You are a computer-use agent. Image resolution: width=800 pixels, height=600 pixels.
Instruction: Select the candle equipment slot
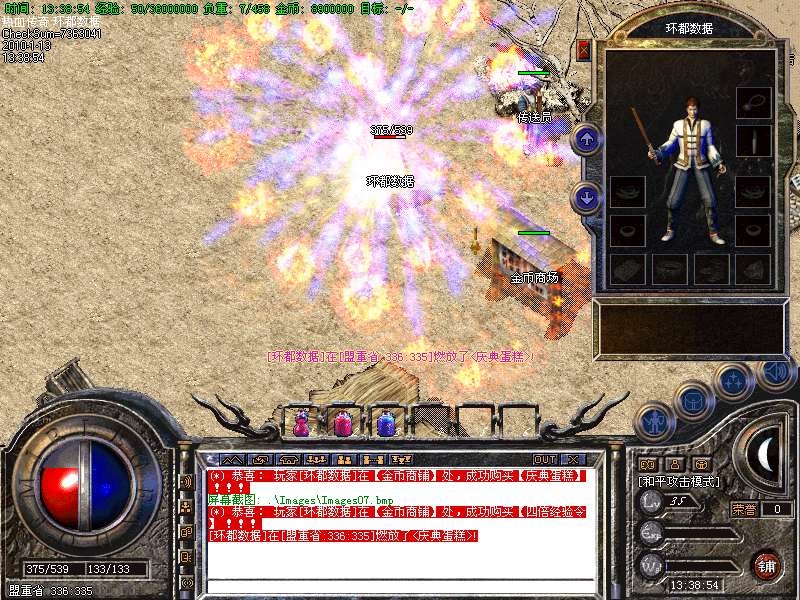[753, 141]
